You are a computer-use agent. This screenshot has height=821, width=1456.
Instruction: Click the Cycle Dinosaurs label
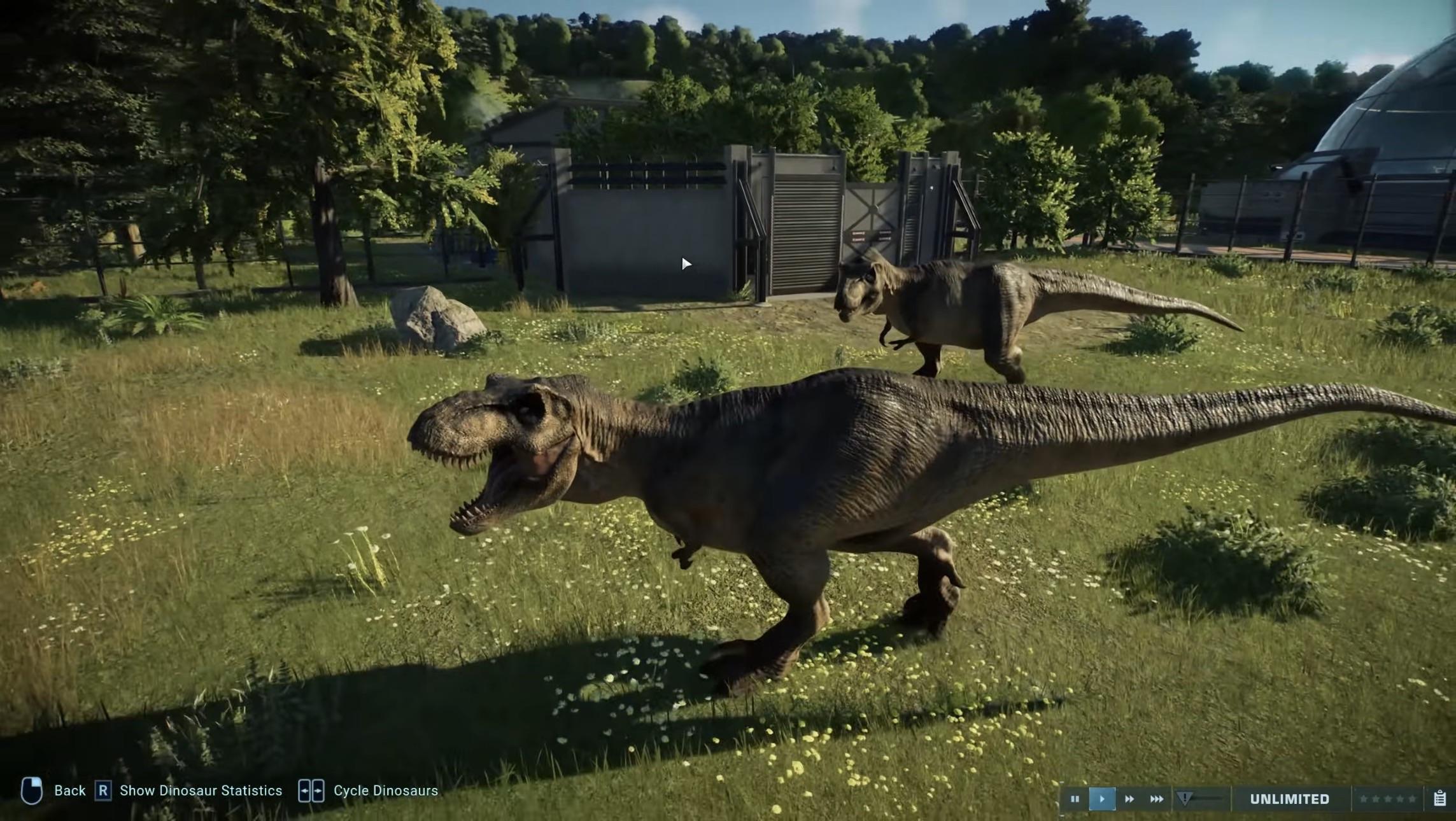pos(385,790)
